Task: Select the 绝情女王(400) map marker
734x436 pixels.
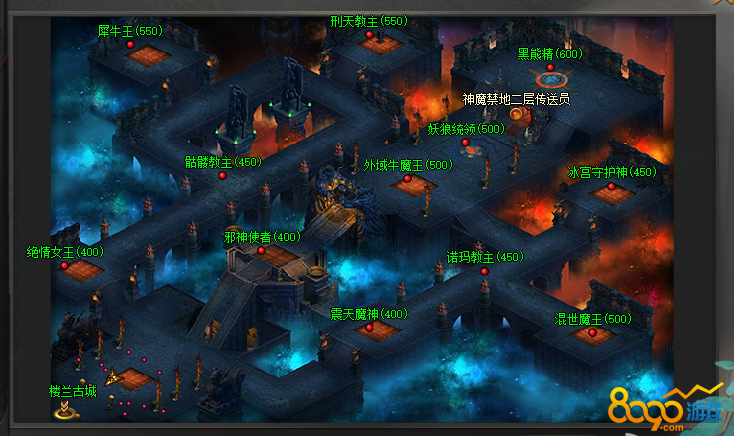Action: click(x=64, y=266)
